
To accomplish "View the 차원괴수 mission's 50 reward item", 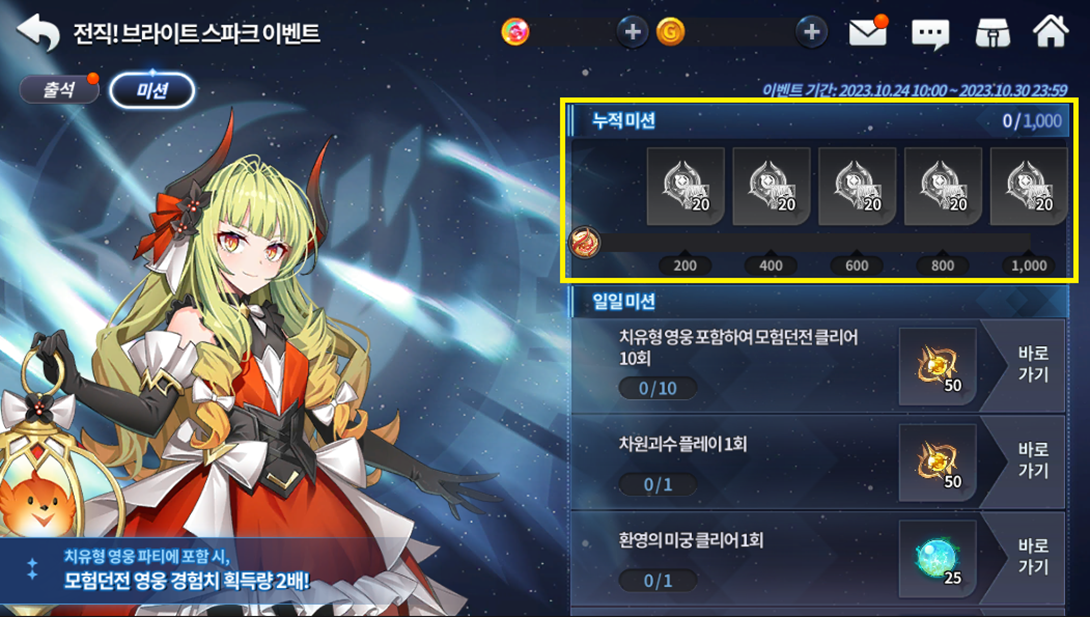I will click(x=937, y=461).
